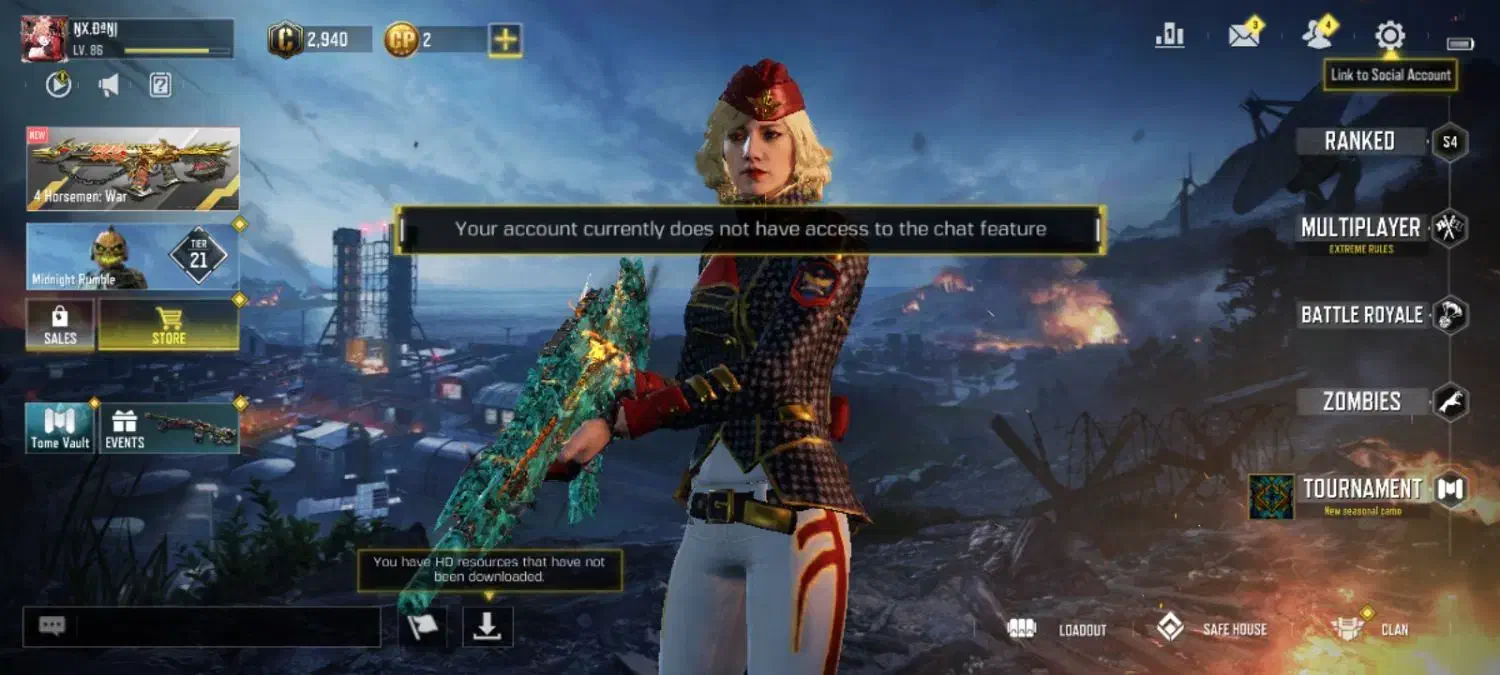The image size is (1500, 675).
Task: Visit the Store
Action: pyautogui.click(x=168, y=326)
